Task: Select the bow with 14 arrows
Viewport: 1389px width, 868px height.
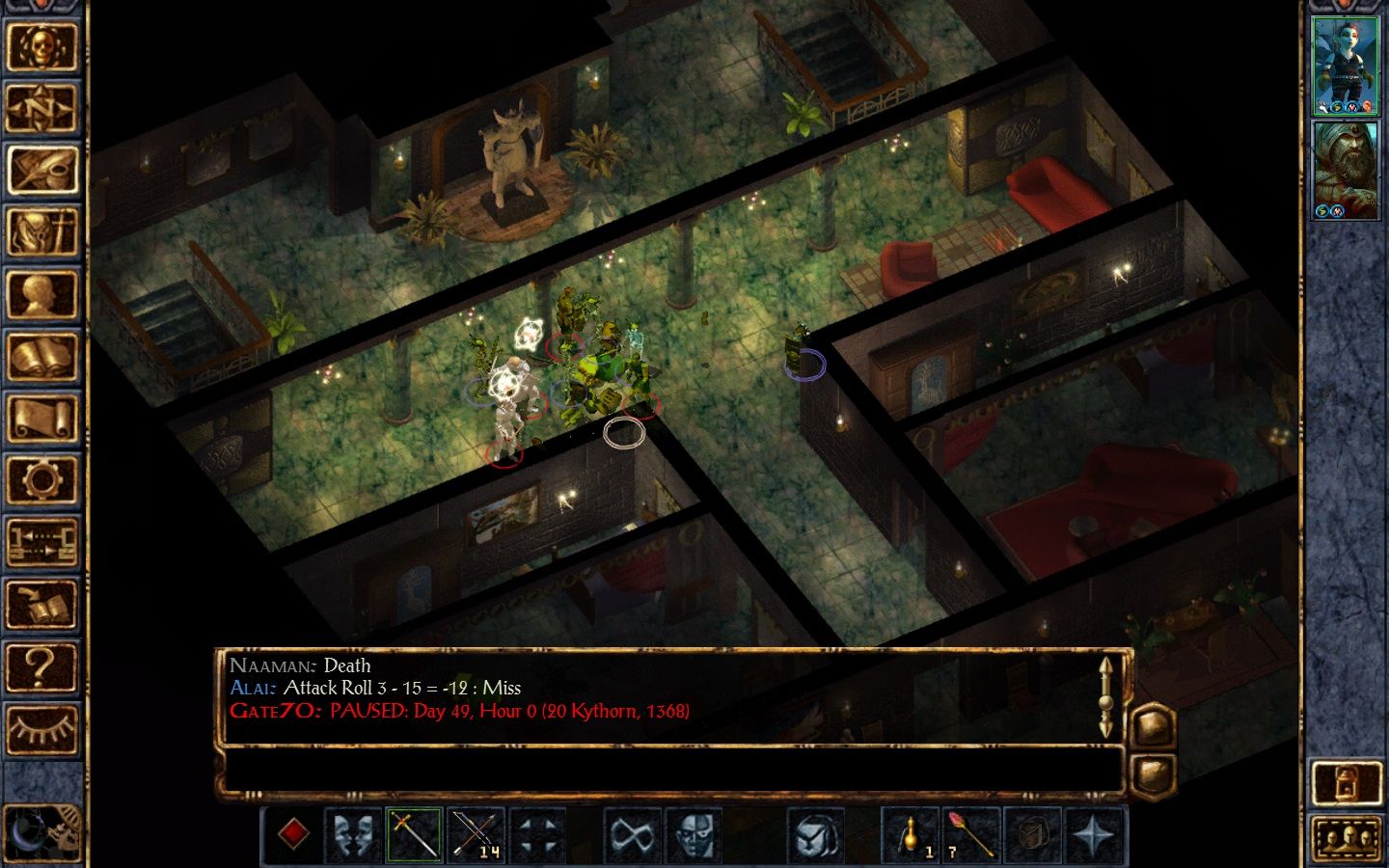Action: pos(476,834)
